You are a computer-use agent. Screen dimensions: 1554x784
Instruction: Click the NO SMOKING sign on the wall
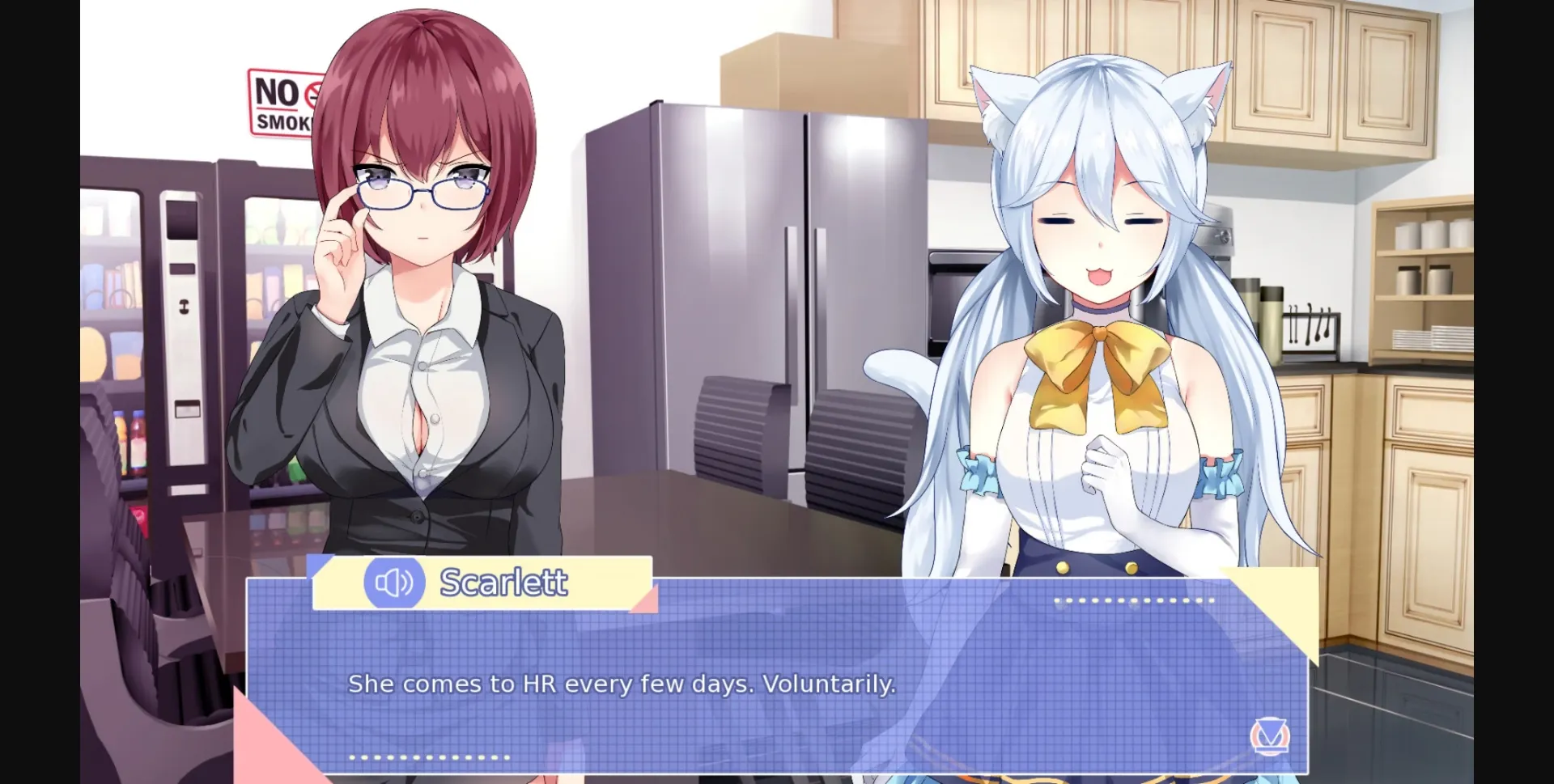tap(282, 102)
